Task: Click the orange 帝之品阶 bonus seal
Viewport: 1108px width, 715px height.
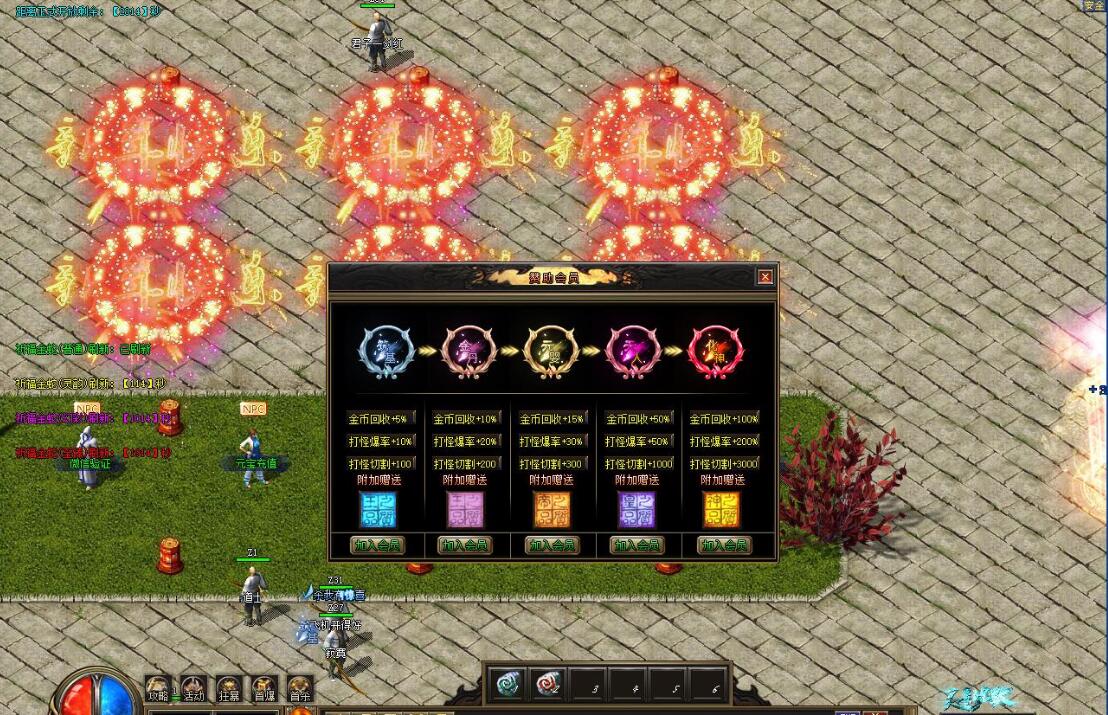Action: click(x=550, y=509)
